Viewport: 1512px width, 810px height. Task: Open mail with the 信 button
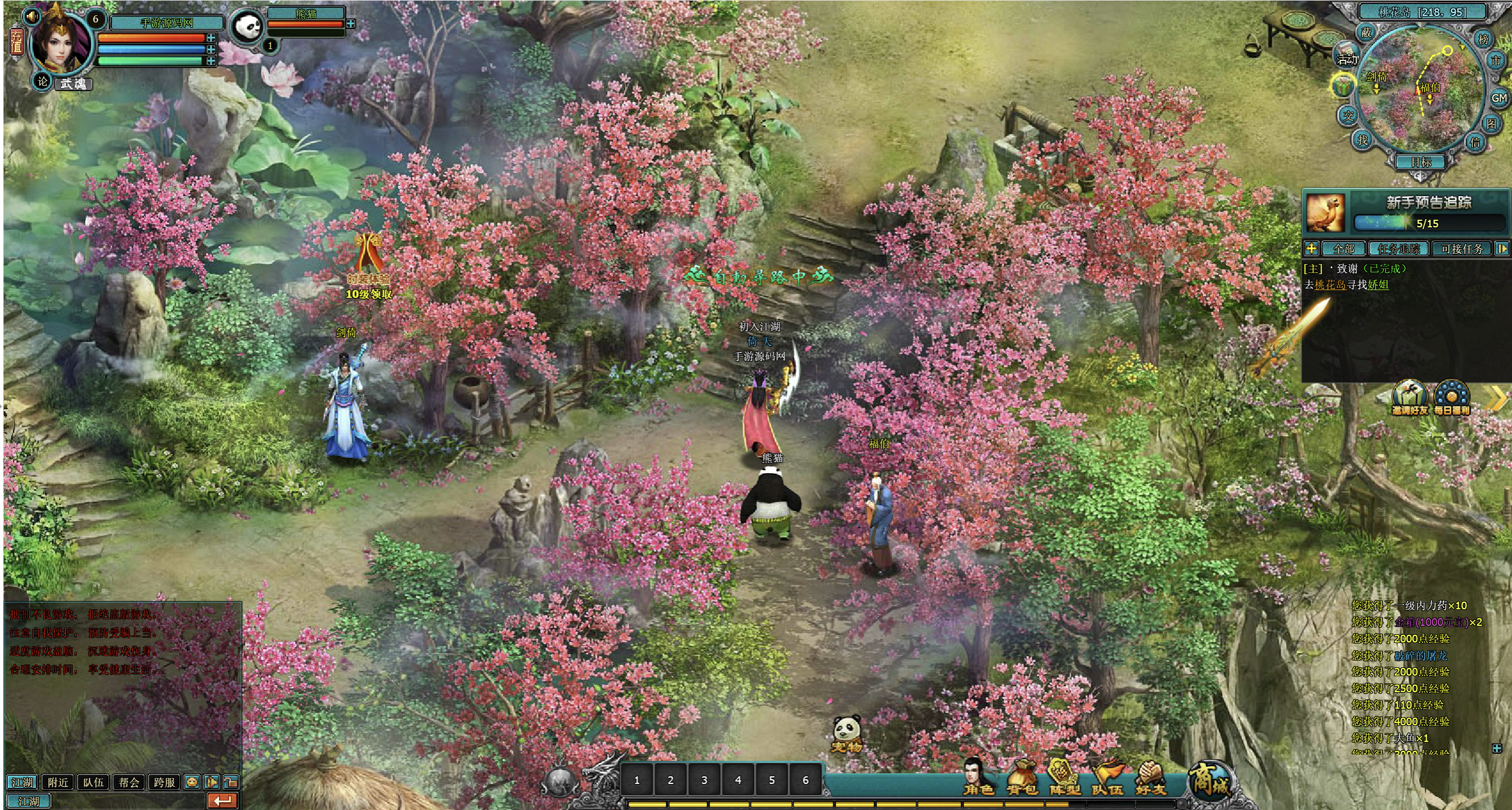[1475, 142]
